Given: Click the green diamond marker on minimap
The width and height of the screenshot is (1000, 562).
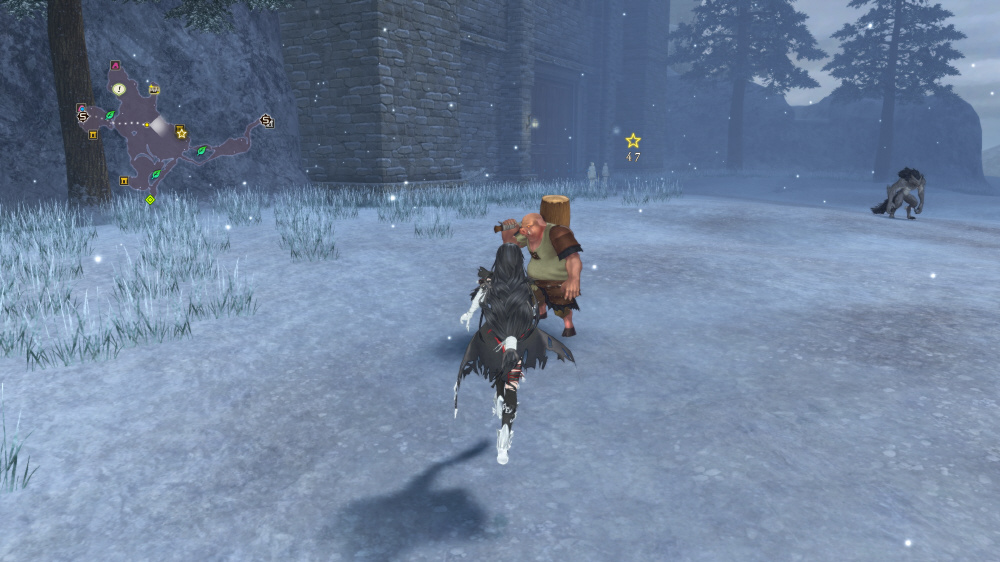Looking at the screenshot, I should tap(150, 200).
